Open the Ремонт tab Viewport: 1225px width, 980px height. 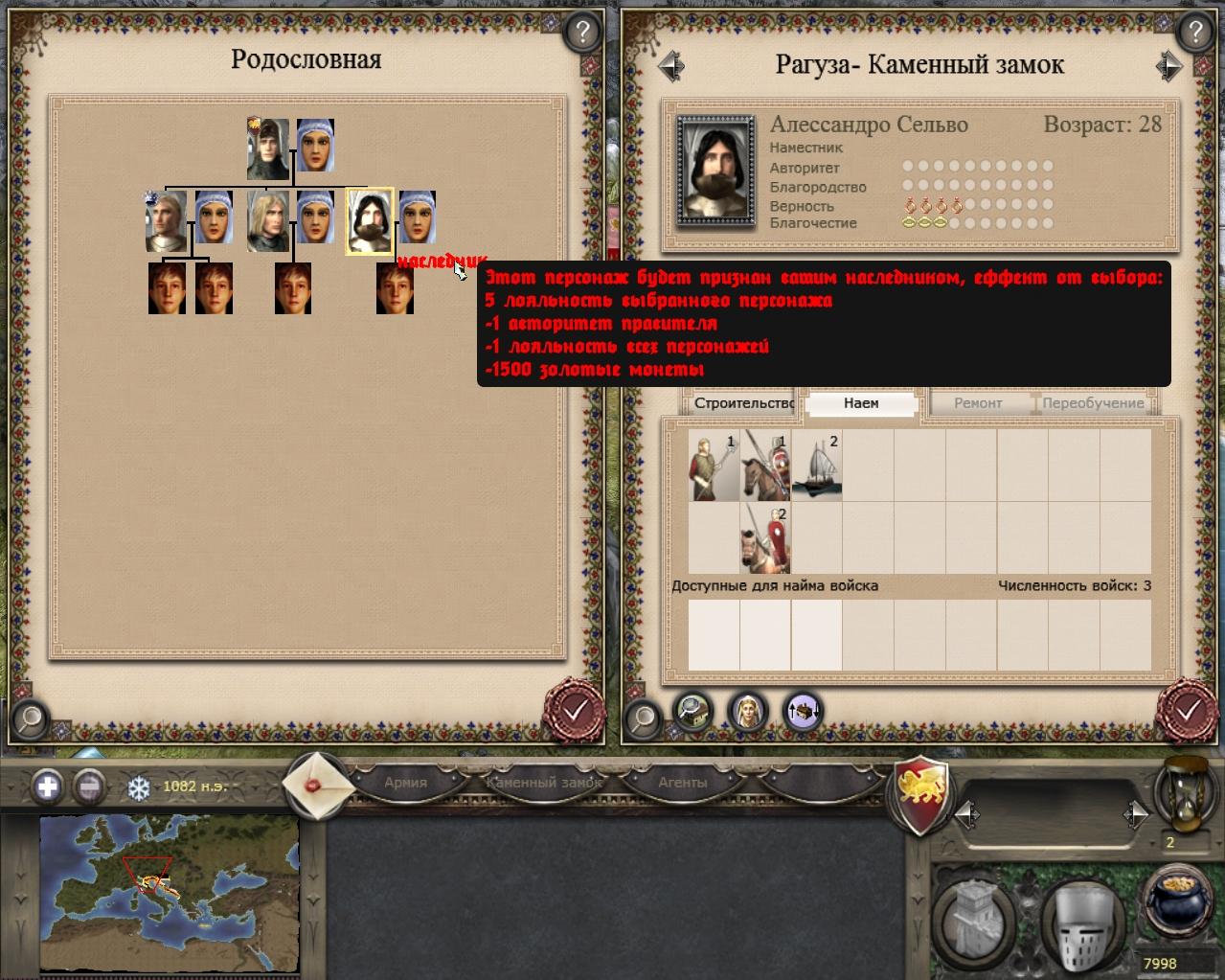tap(978, 403)
